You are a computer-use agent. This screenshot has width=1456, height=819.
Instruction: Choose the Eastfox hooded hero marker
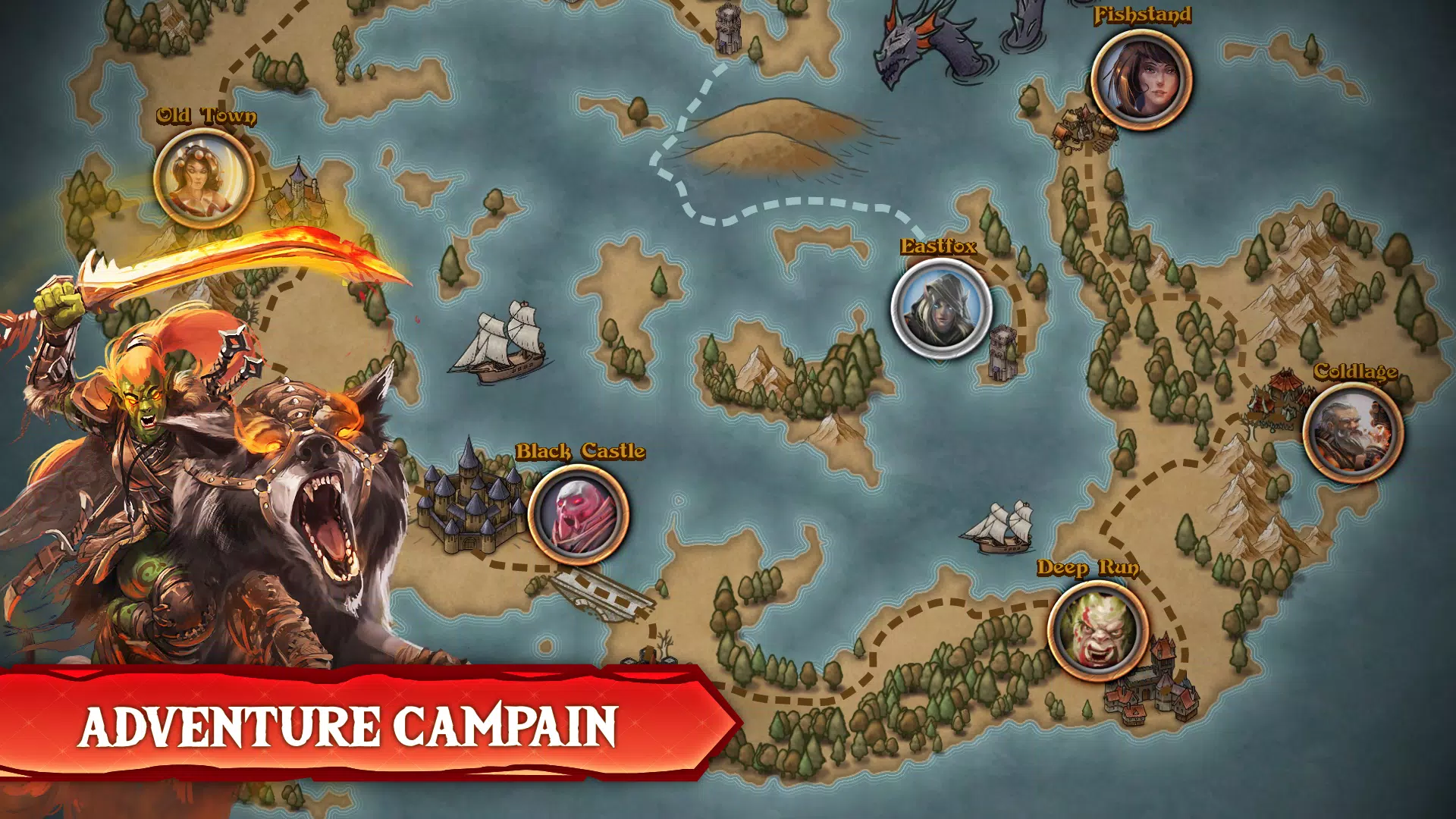941,309
